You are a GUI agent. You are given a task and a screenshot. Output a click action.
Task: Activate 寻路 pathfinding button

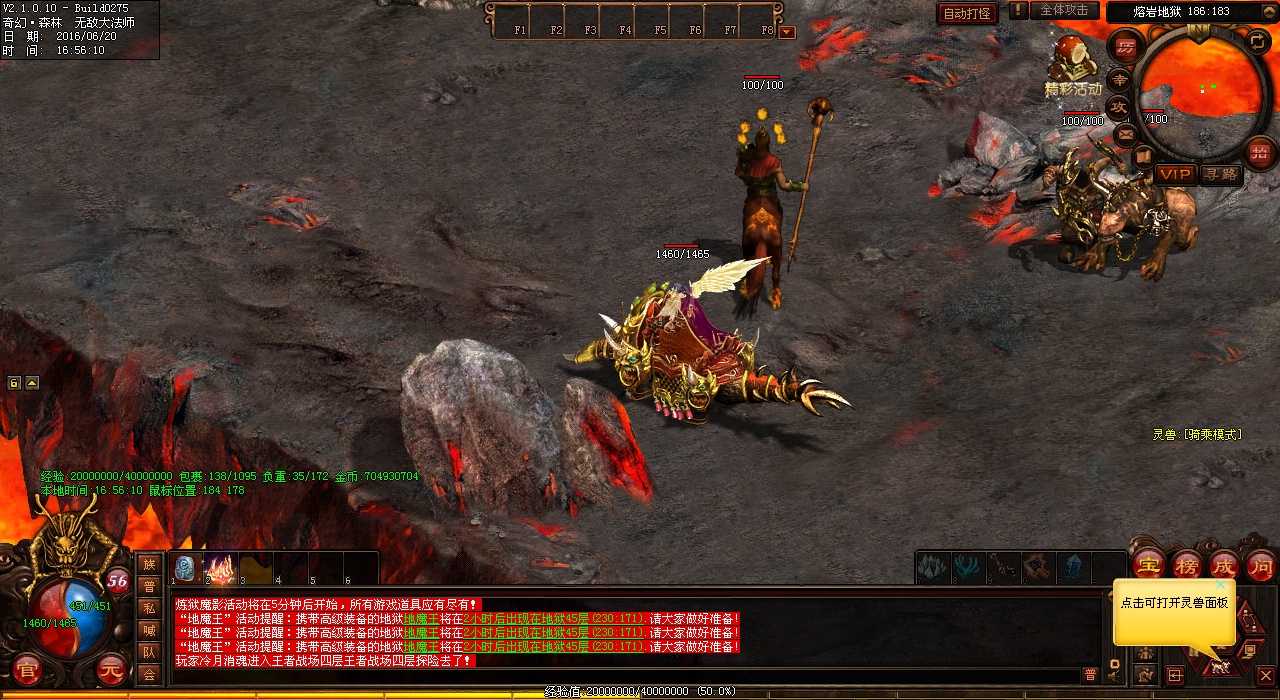point(1220,174)
